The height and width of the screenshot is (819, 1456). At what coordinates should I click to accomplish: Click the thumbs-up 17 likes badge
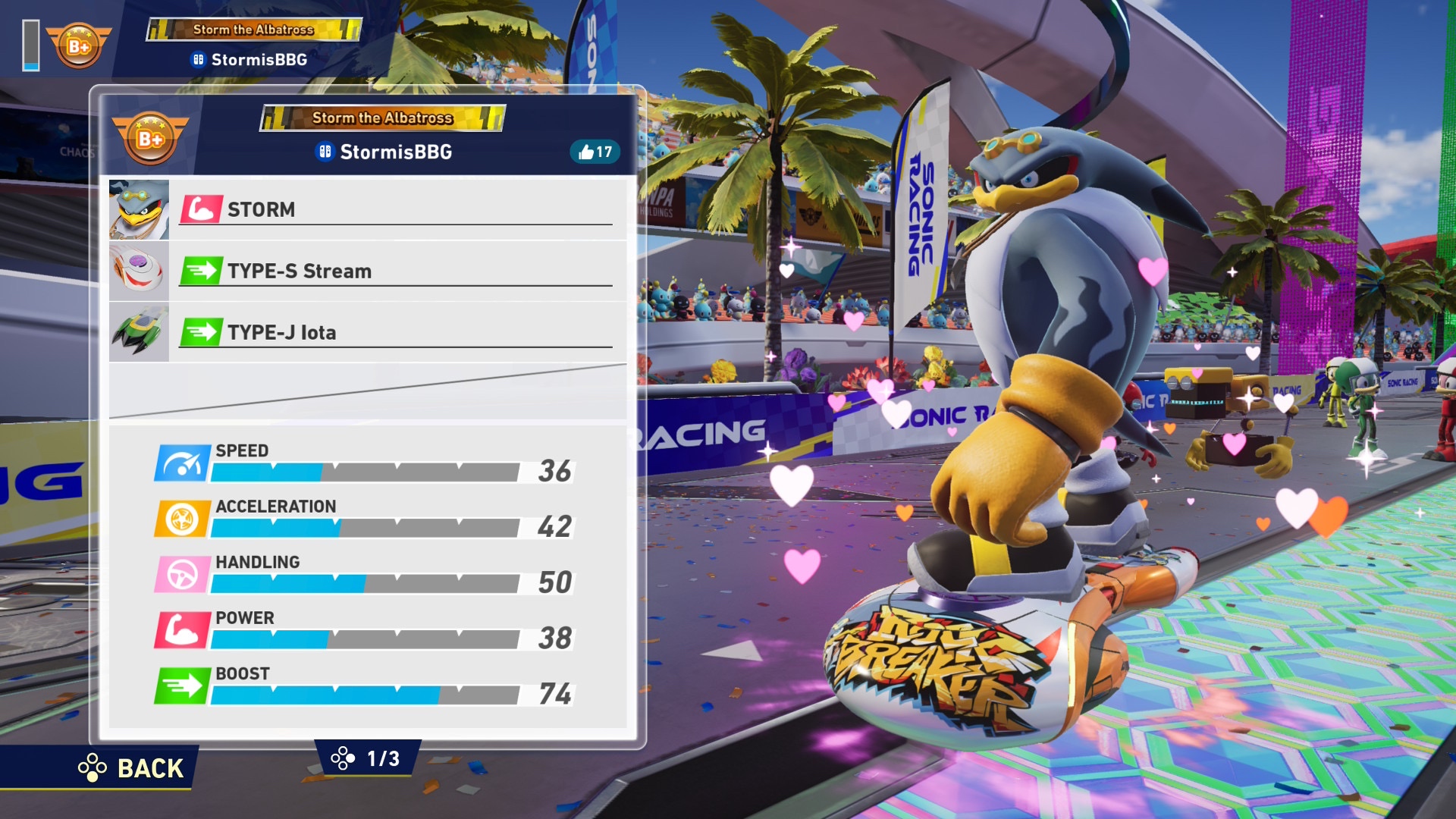tap(595, 152)
